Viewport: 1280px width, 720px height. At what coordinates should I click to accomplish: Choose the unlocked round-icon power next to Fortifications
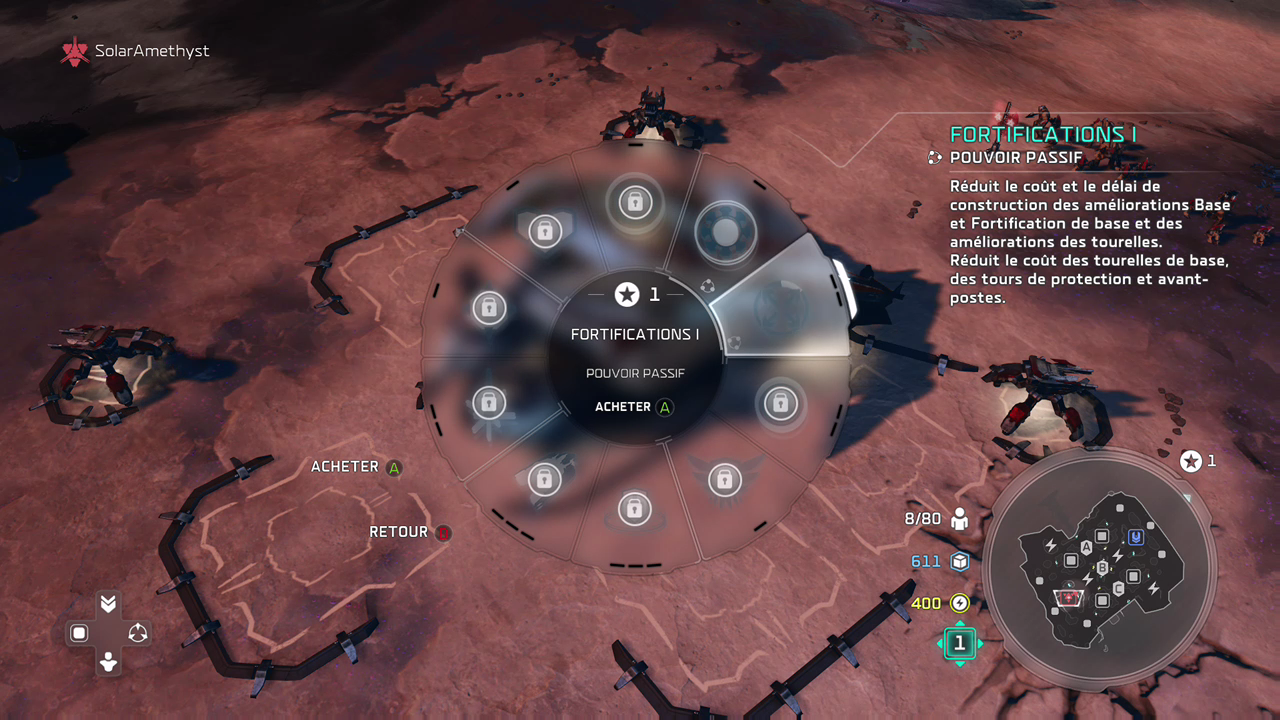[721, 230]
